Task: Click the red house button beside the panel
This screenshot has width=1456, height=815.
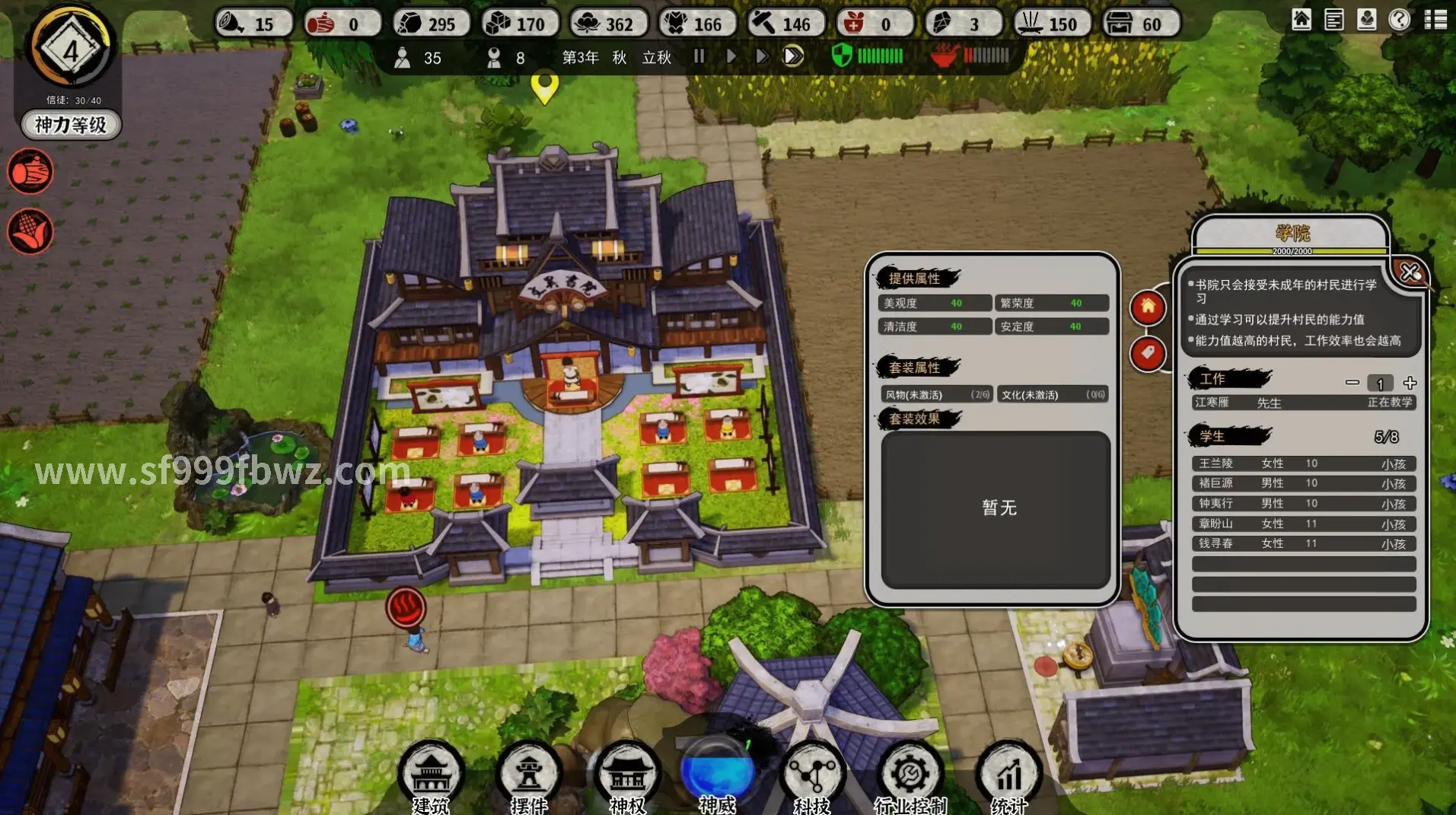Action: click(1148, 307)
